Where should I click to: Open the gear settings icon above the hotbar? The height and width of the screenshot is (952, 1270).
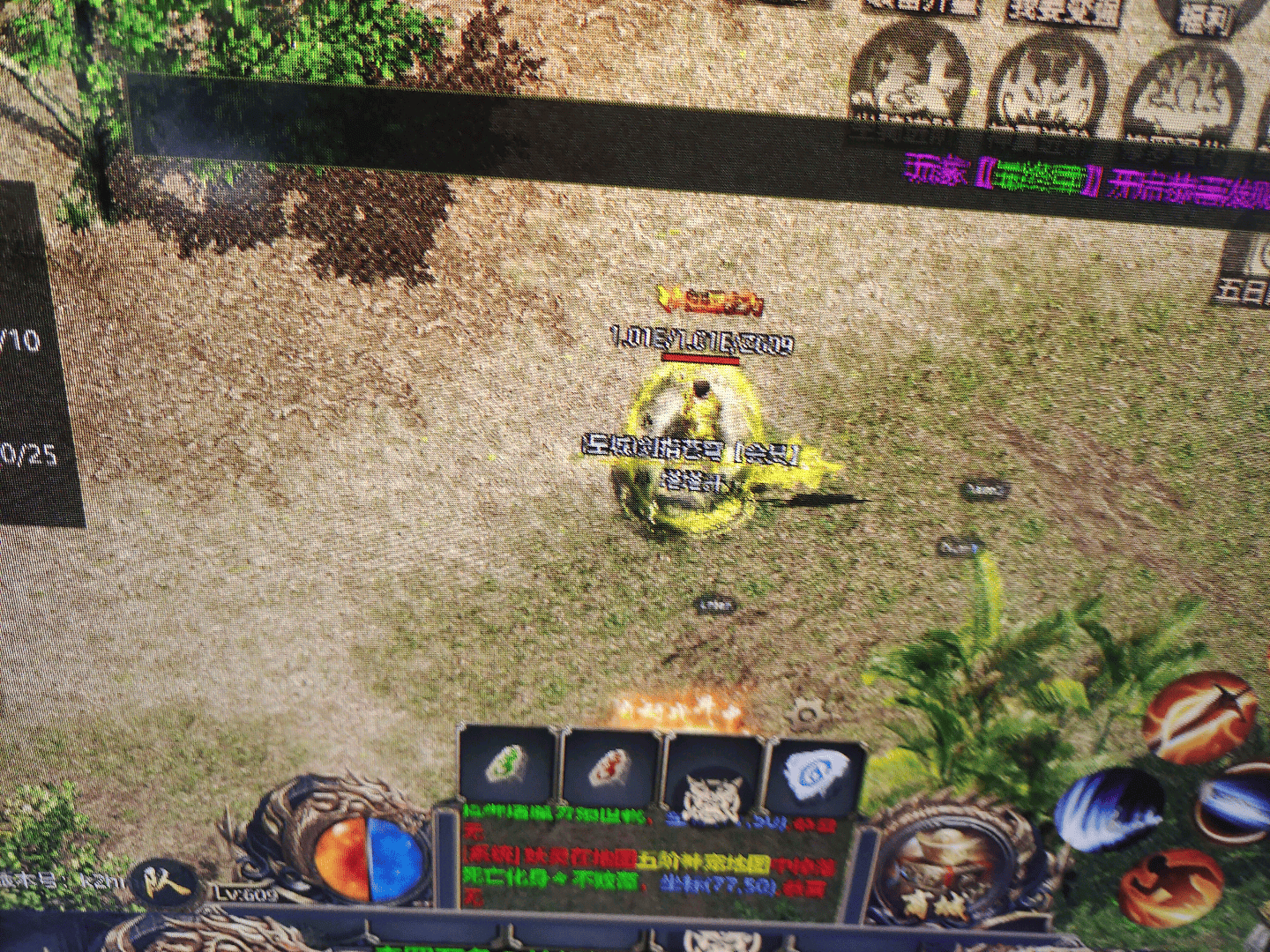(804, 714)
